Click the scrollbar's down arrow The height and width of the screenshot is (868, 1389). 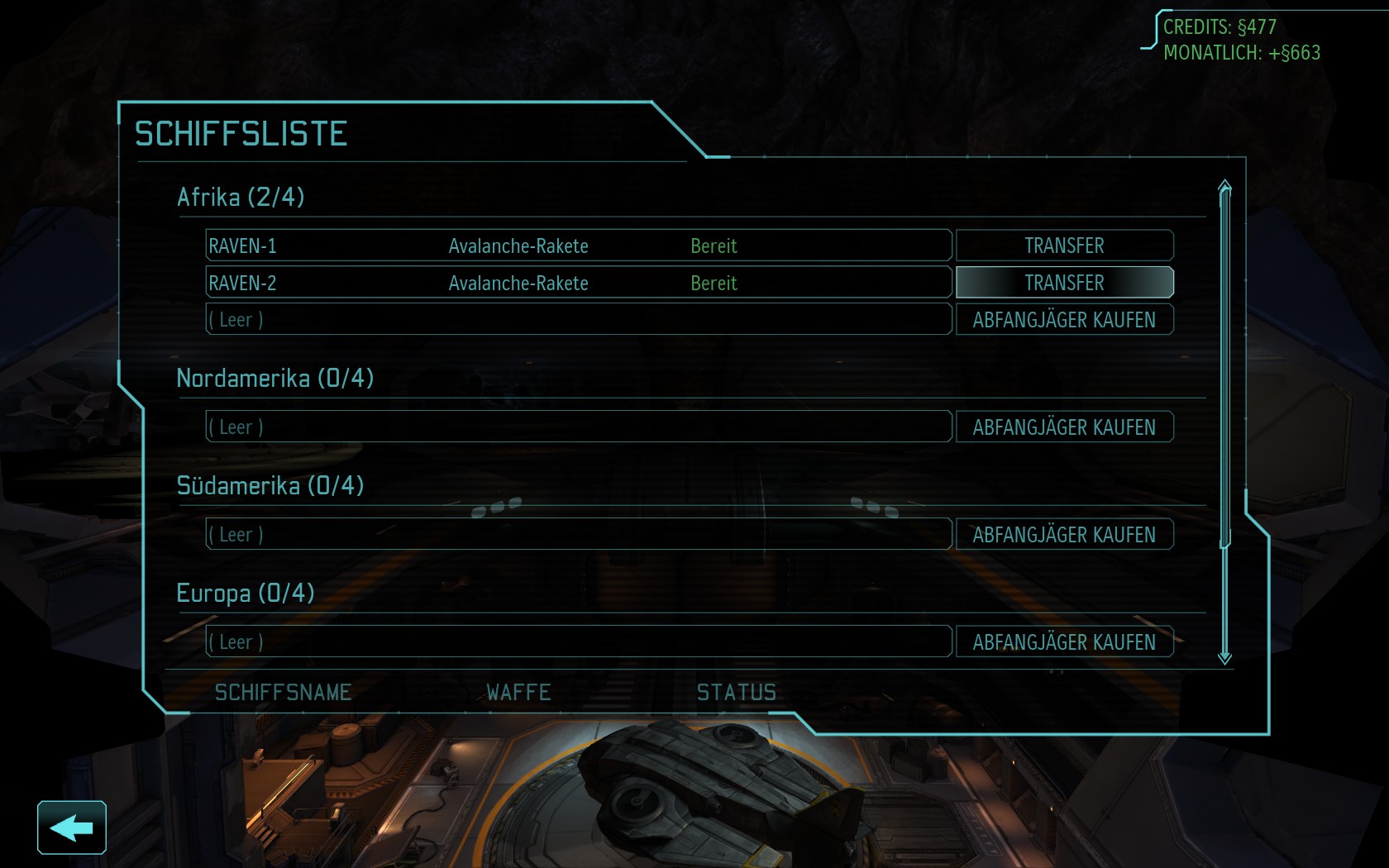1224,658
